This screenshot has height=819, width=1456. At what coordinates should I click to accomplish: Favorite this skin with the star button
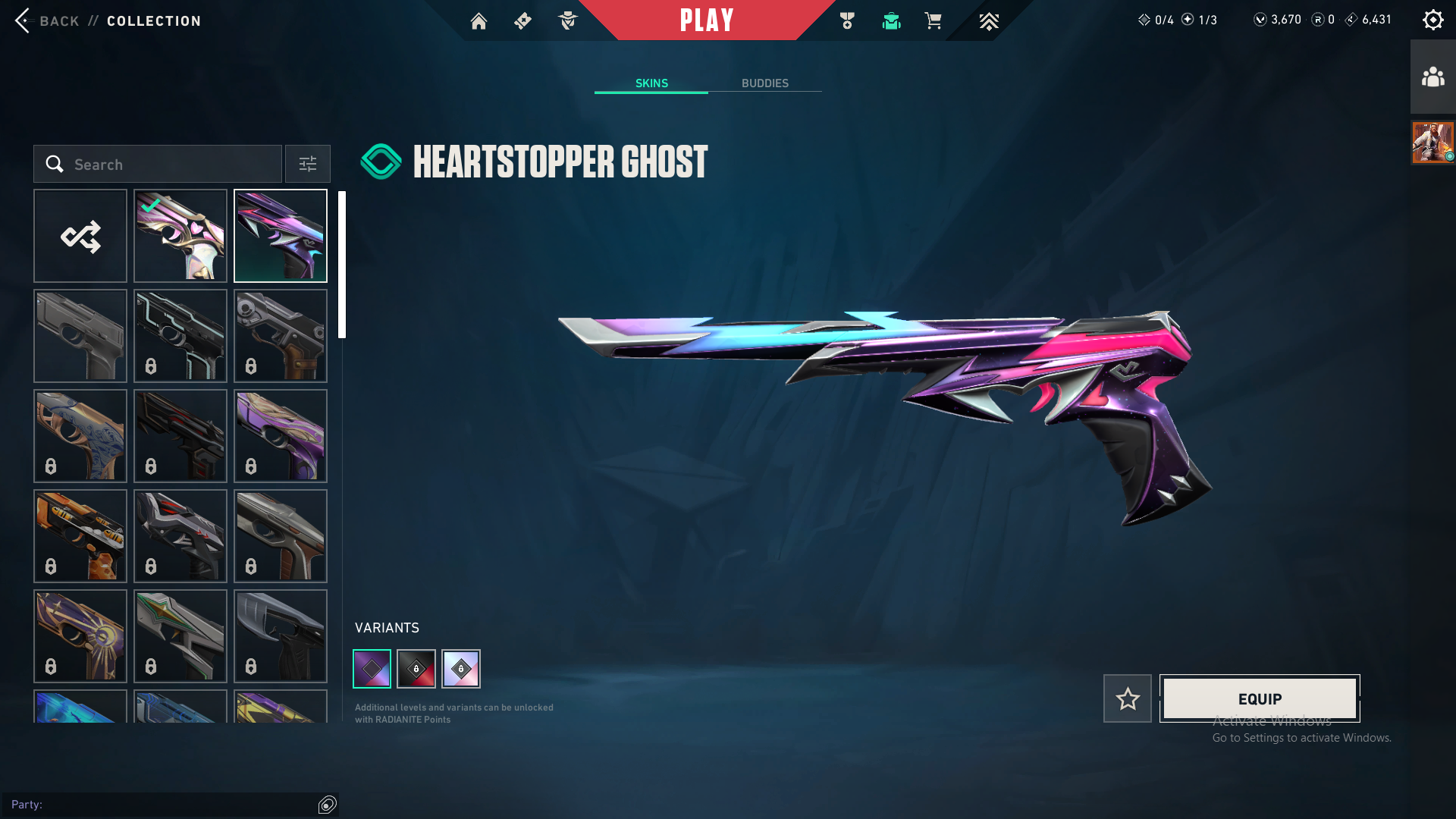[1128, 698]
